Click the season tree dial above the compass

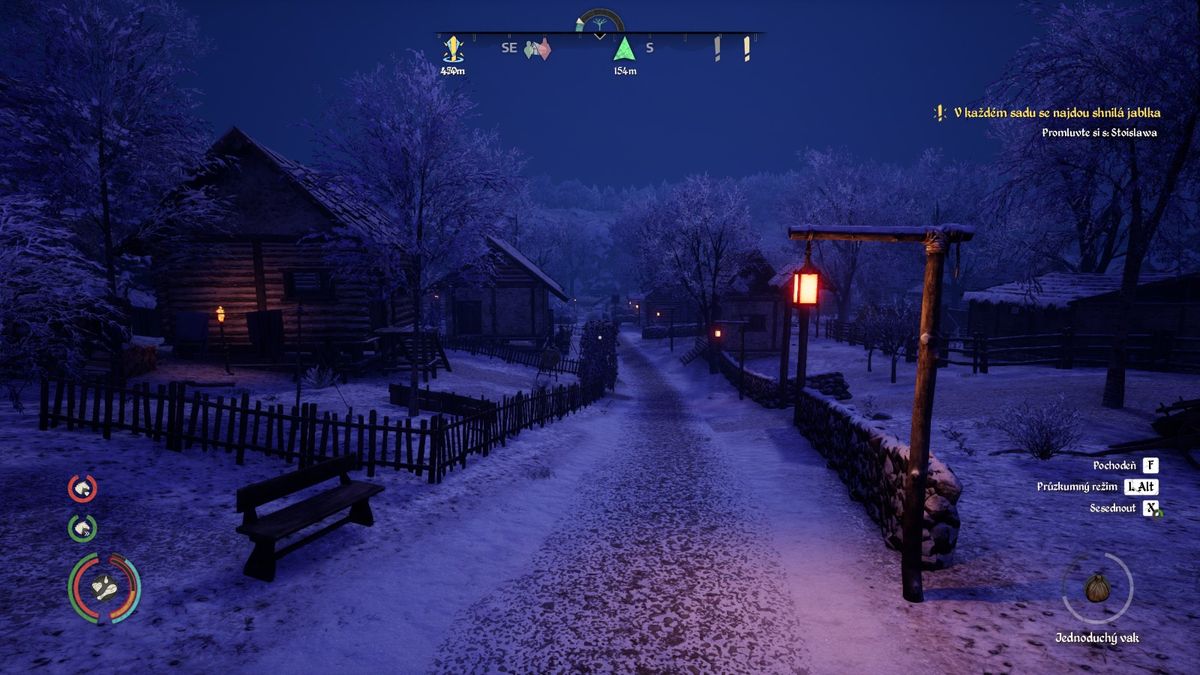coord(599,22)
